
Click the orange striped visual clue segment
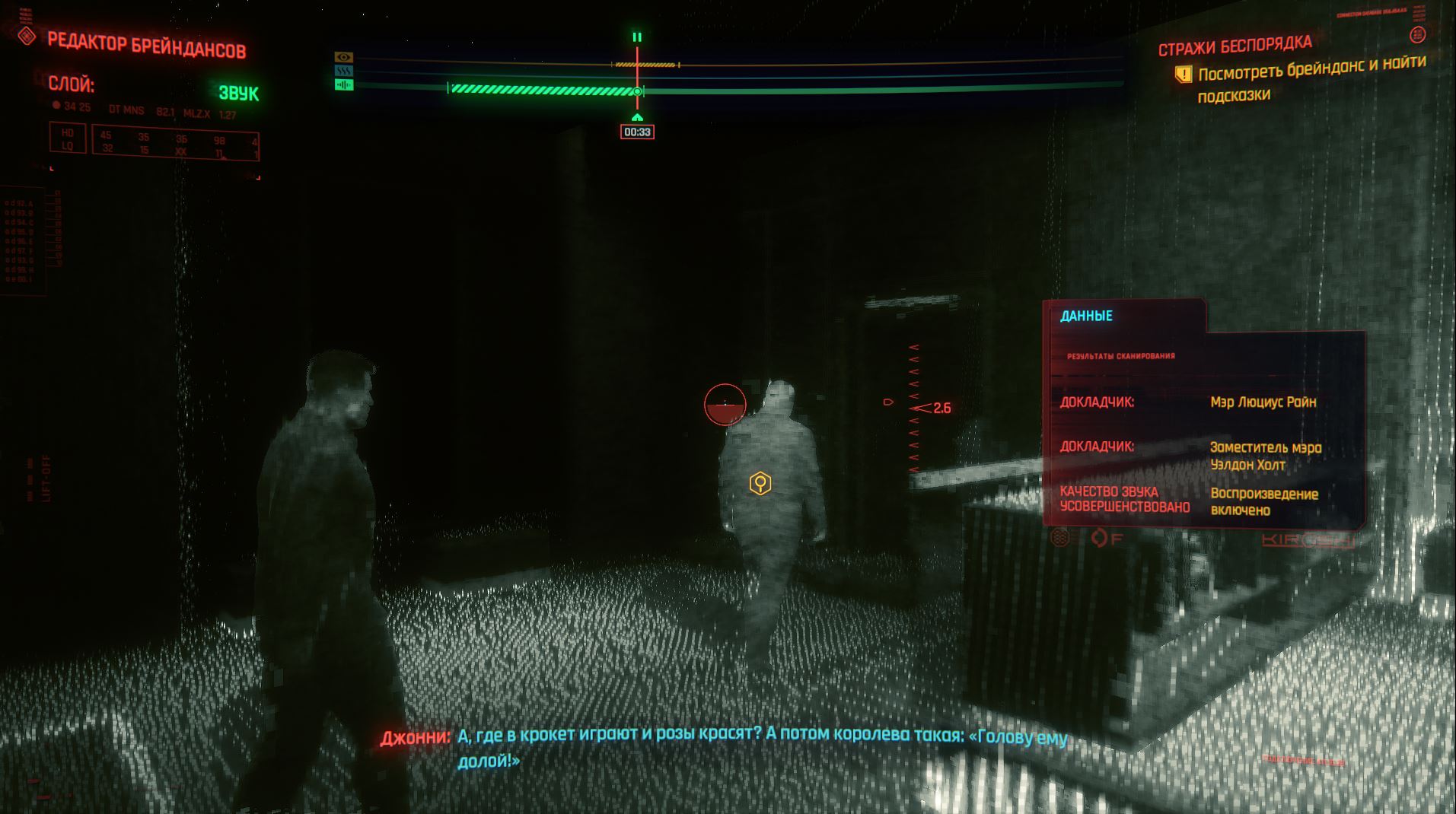(645, 65)
